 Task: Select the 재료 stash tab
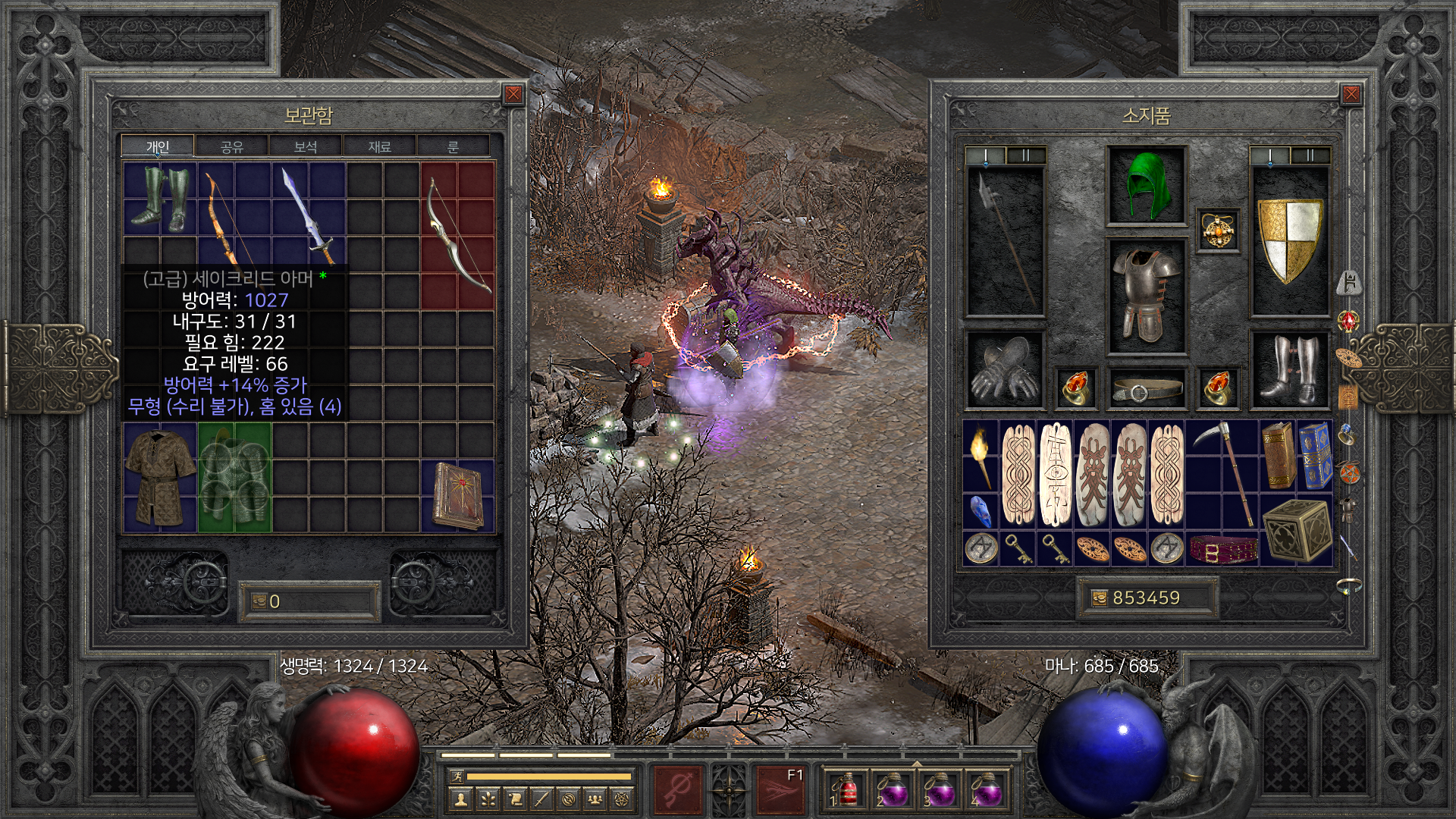[x=379, y=147]
